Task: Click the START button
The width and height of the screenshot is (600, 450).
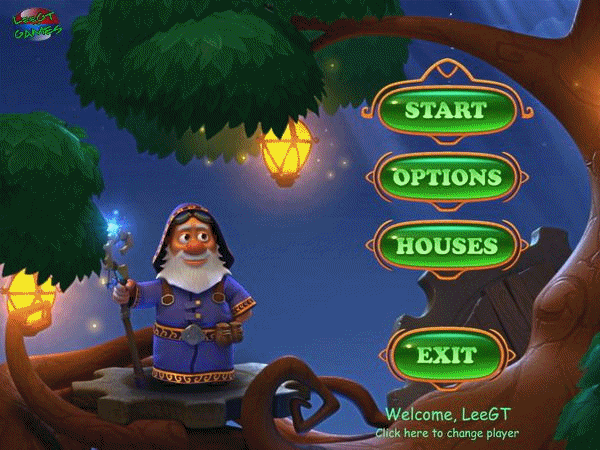Action: point(446,109)
